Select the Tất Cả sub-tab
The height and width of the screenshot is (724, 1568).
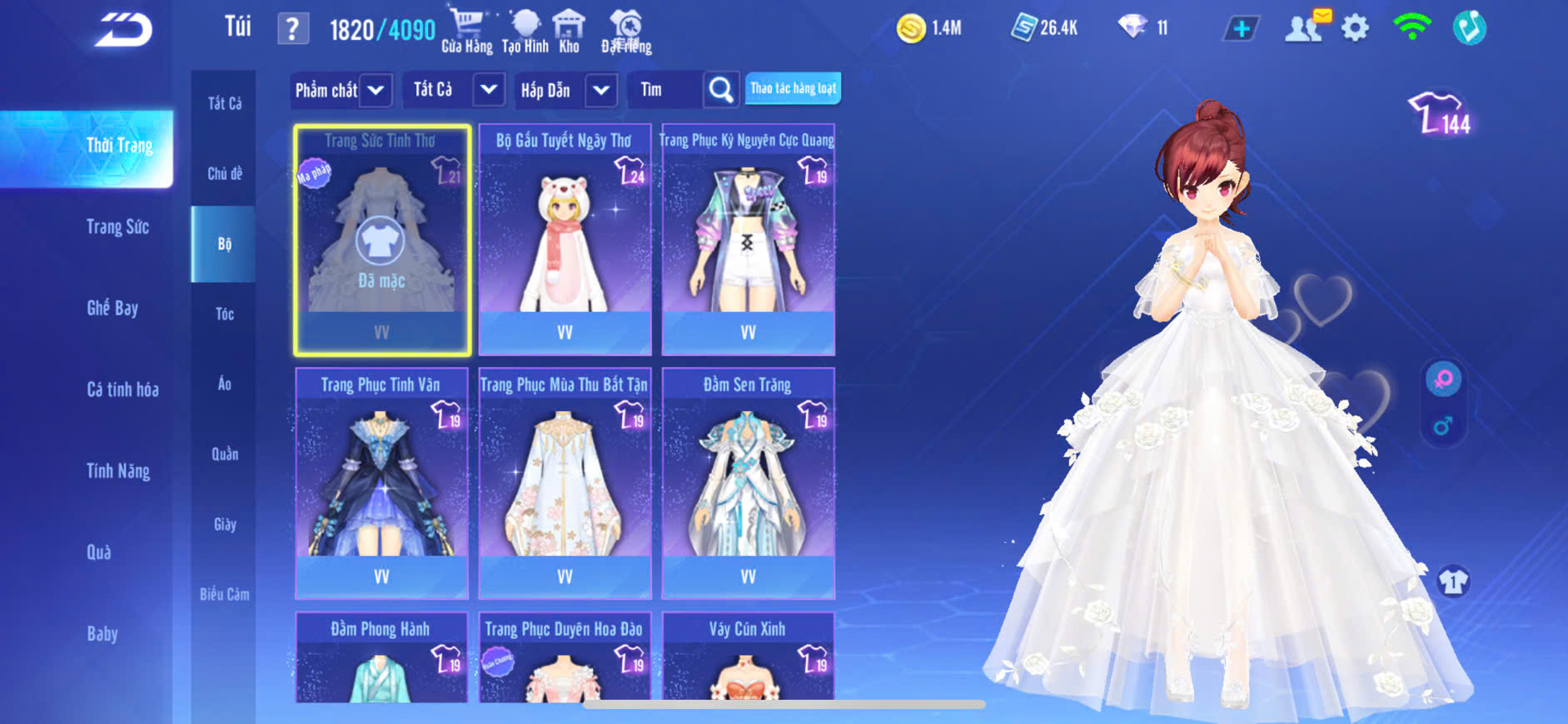click(224, 103)
